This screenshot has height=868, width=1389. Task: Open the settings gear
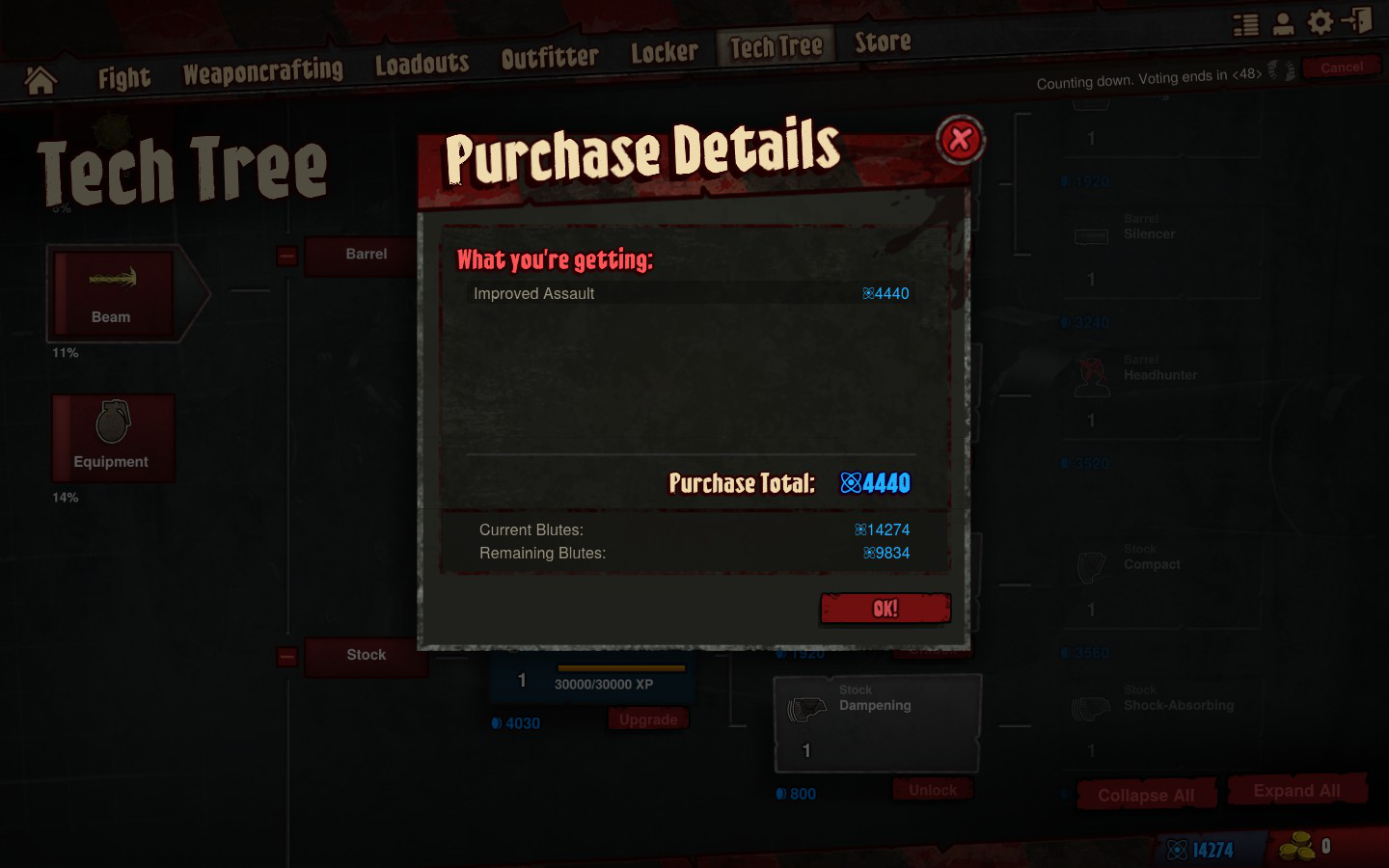click(x=1320, y=22)
